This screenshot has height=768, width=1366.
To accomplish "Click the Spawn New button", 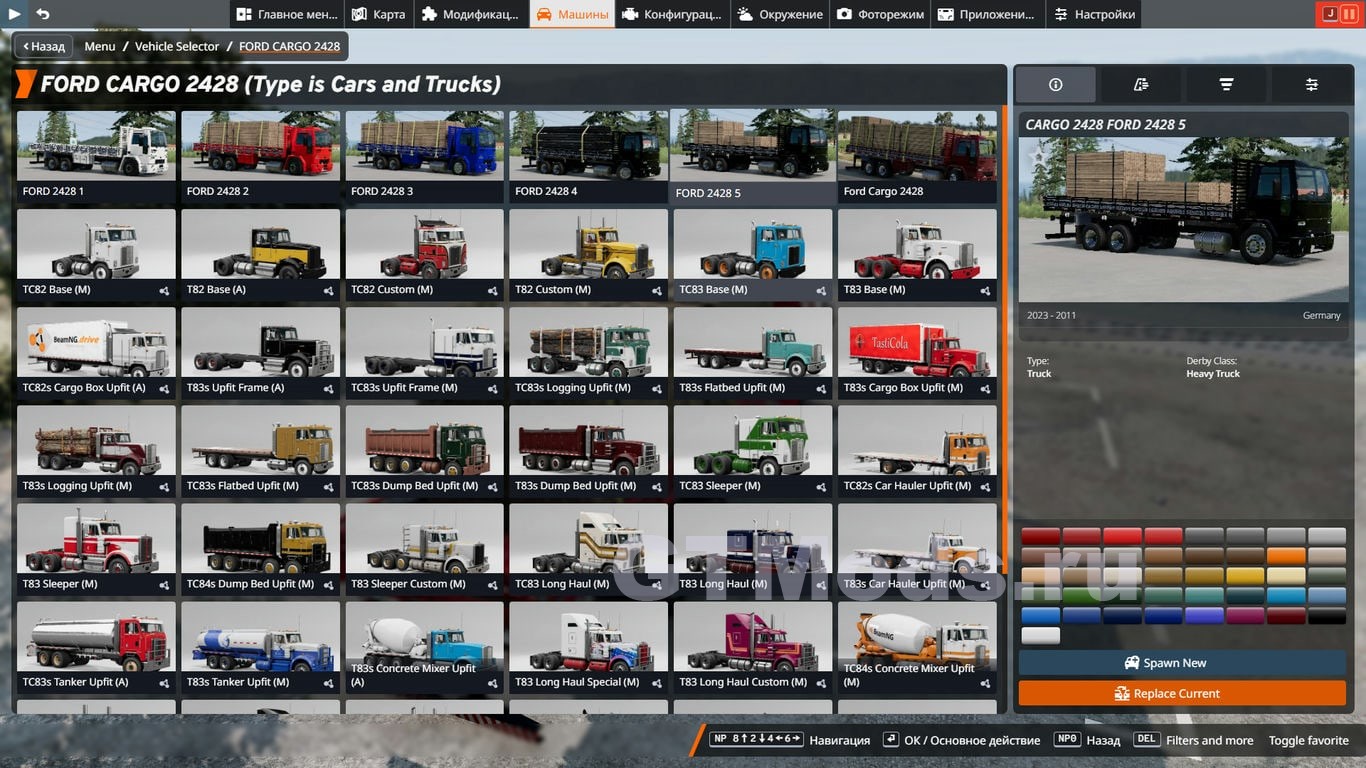I will [x=1183, y=663].
